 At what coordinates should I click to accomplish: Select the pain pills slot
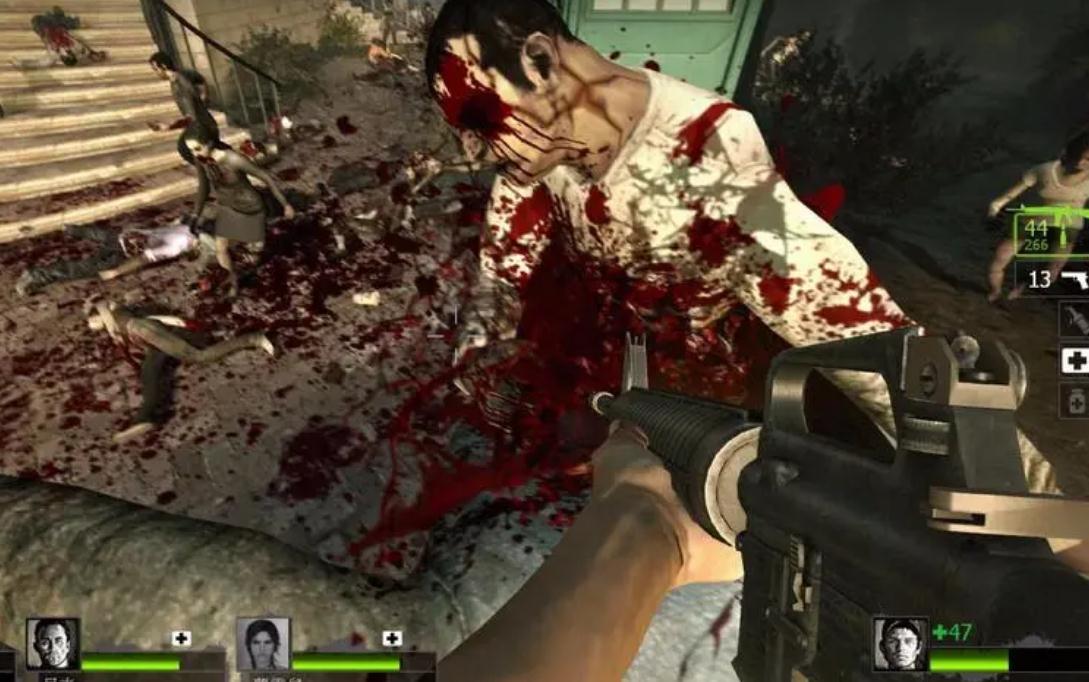(1075, 400)
